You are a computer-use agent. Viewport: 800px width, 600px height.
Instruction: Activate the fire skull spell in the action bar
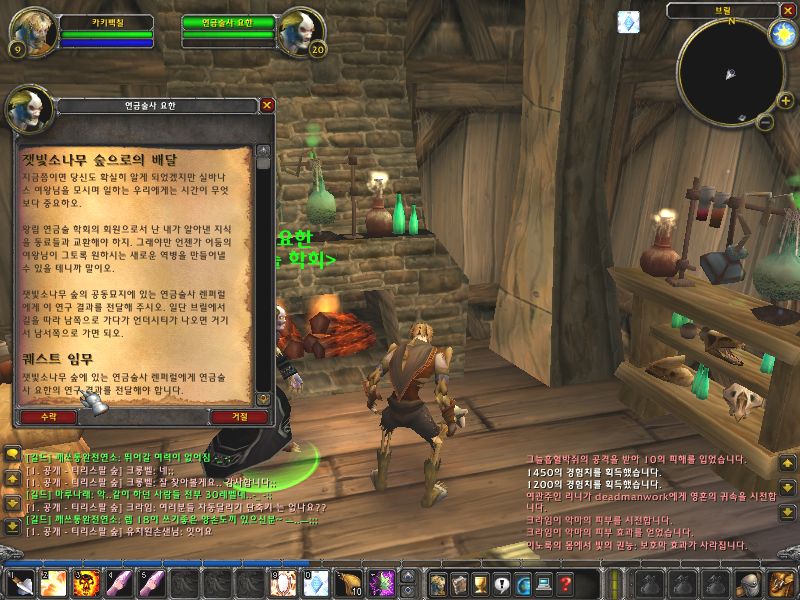click(x=86, y=582)
